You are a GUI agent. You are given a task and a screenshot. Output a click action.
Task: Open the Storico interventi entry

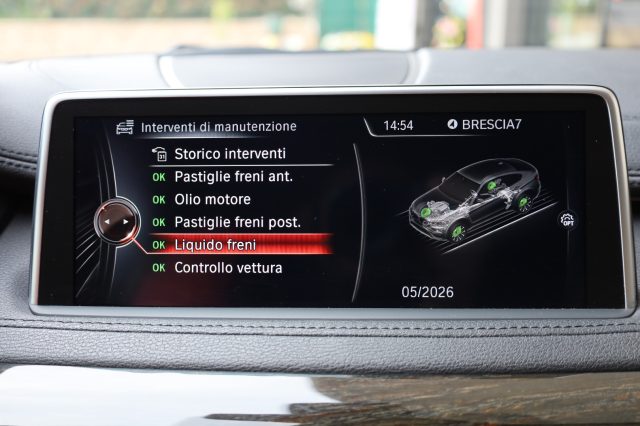[229, 154]
